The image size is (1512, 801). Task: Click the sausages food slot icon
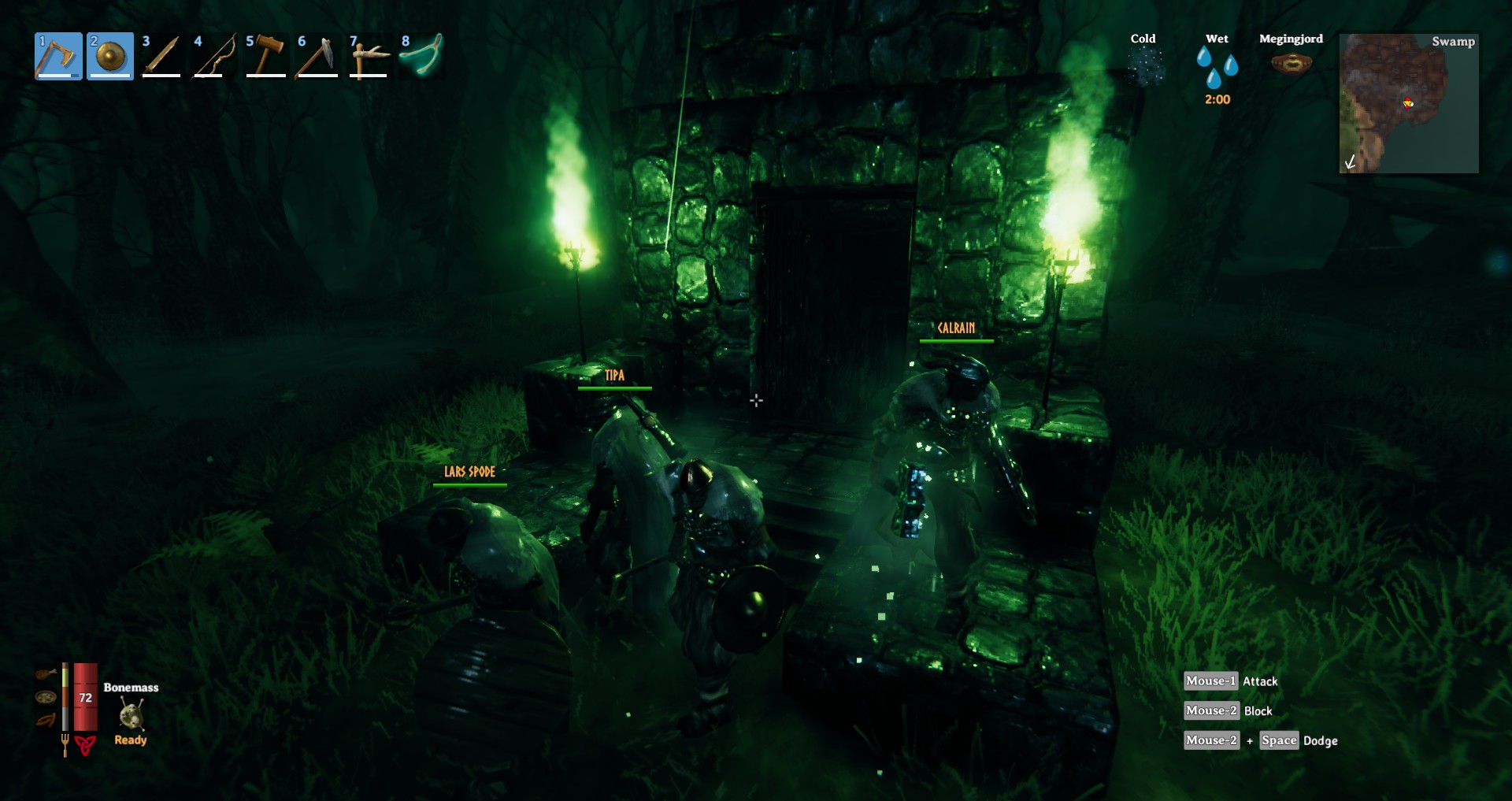(45, 719)
